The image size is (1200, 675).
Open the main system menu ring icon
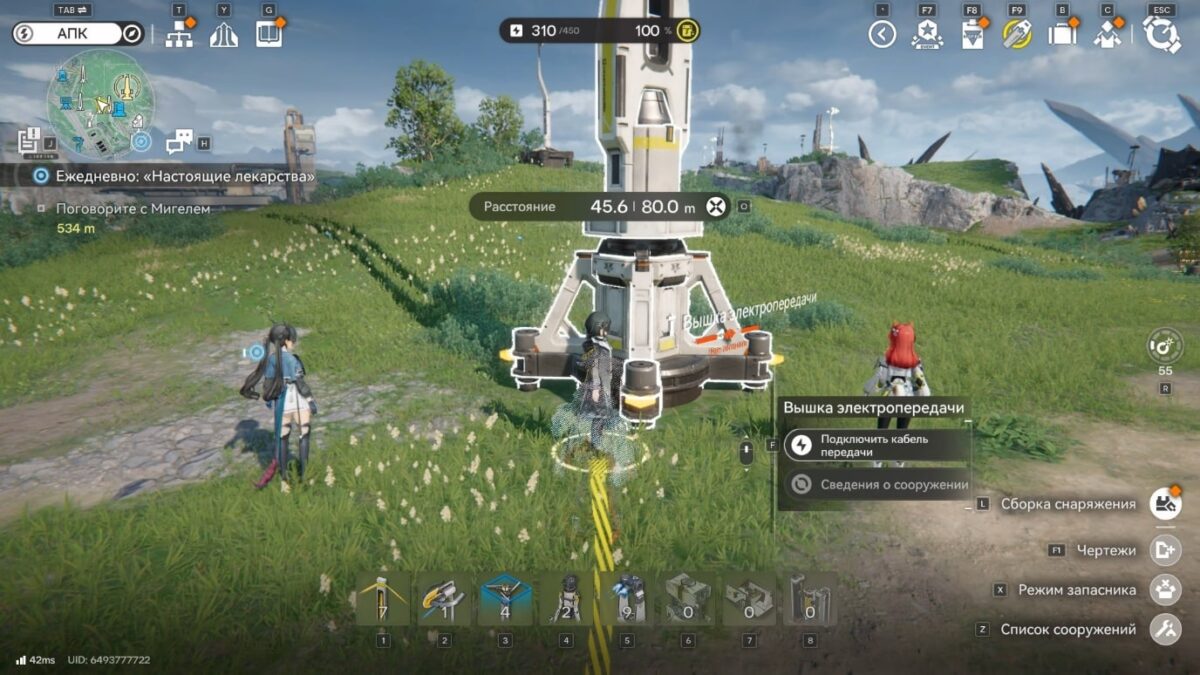(1161, 35)
